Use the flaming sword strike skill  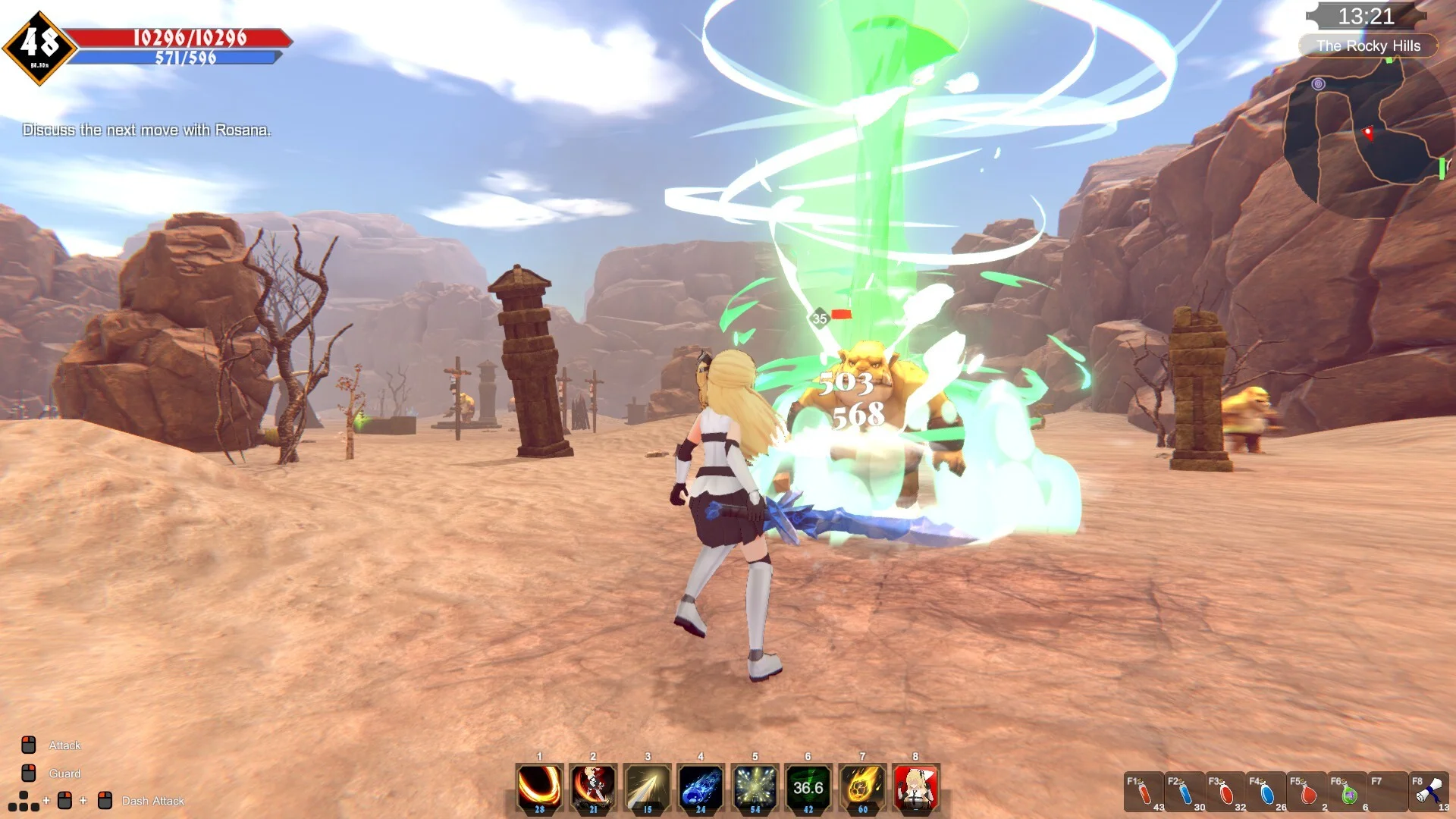coord(593,788)
